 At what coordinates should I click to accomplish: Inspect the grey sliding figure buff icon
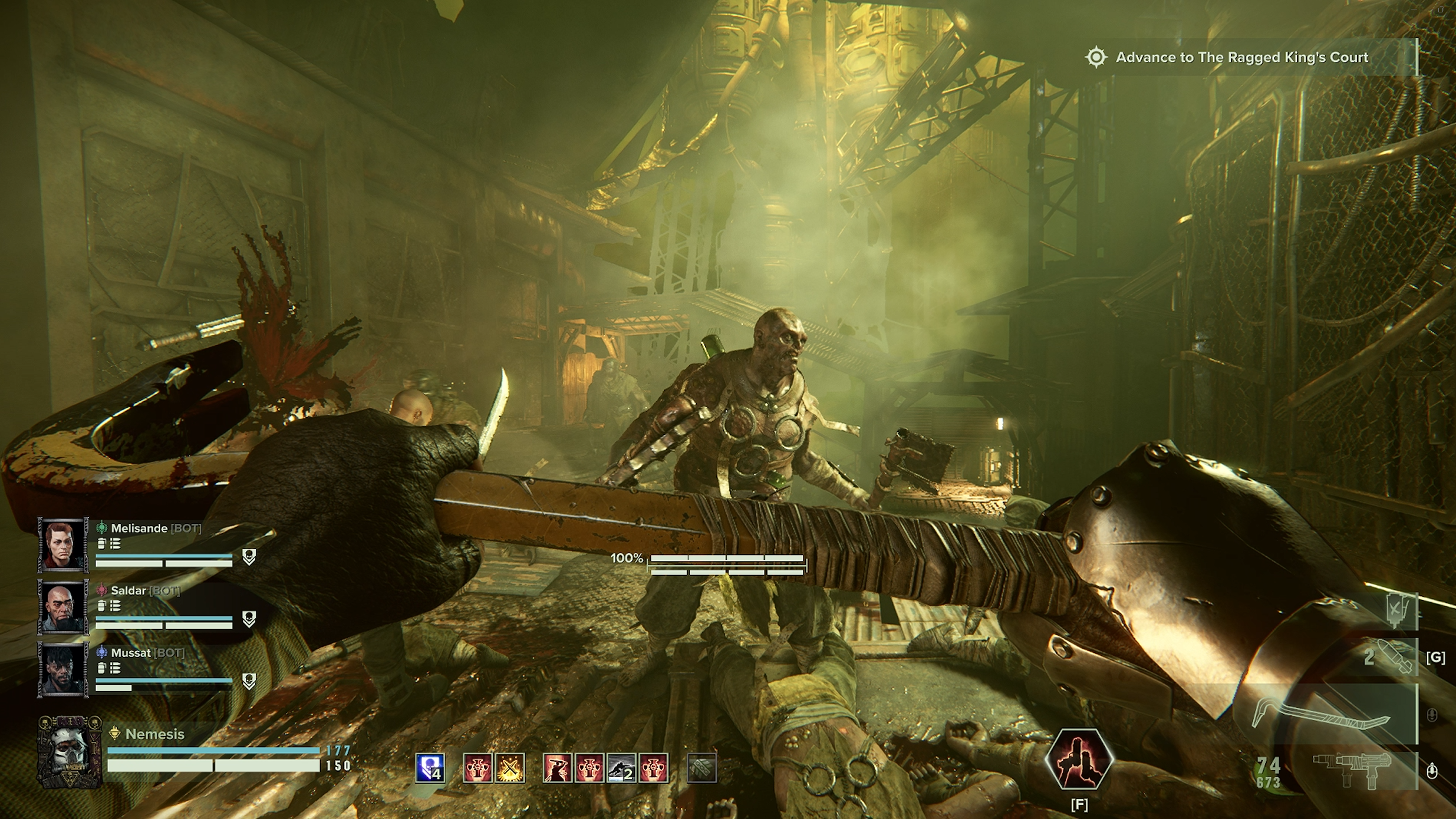click(x=621, y=768)
